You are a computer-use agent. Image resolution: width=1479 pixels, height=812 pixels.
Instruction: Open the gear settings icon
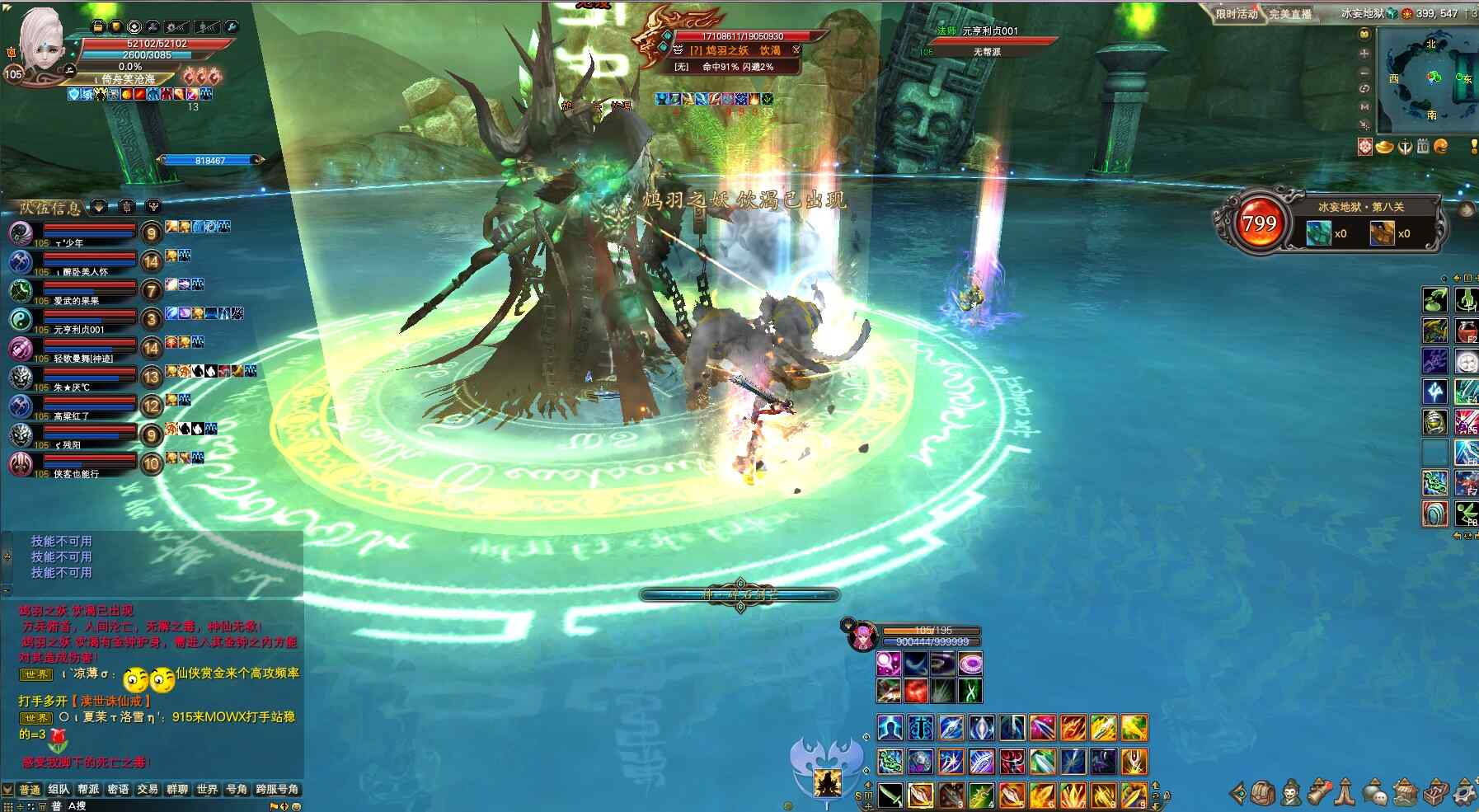(1464, 793)
